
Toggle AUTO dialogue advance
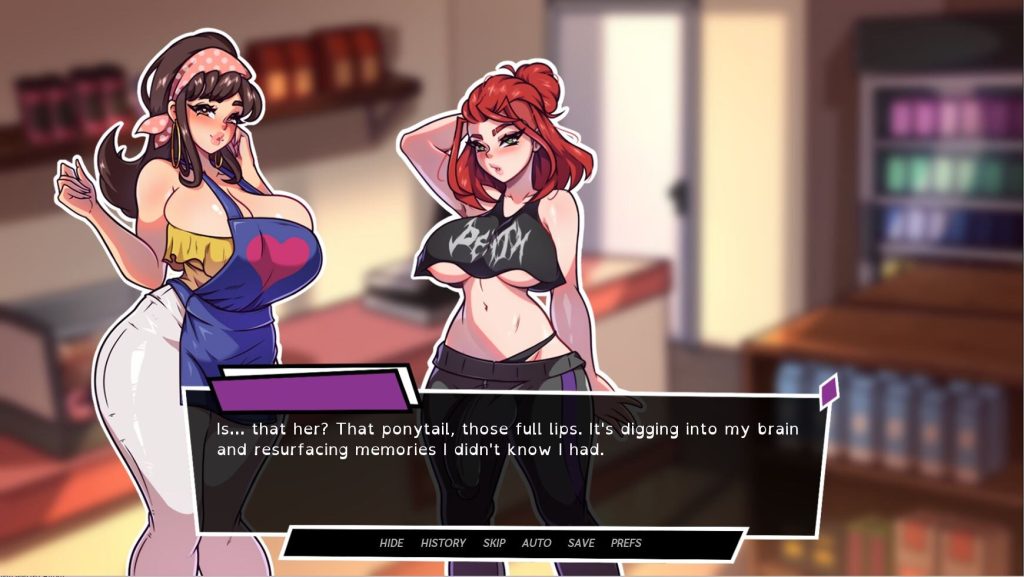click(x=536, y=543)
